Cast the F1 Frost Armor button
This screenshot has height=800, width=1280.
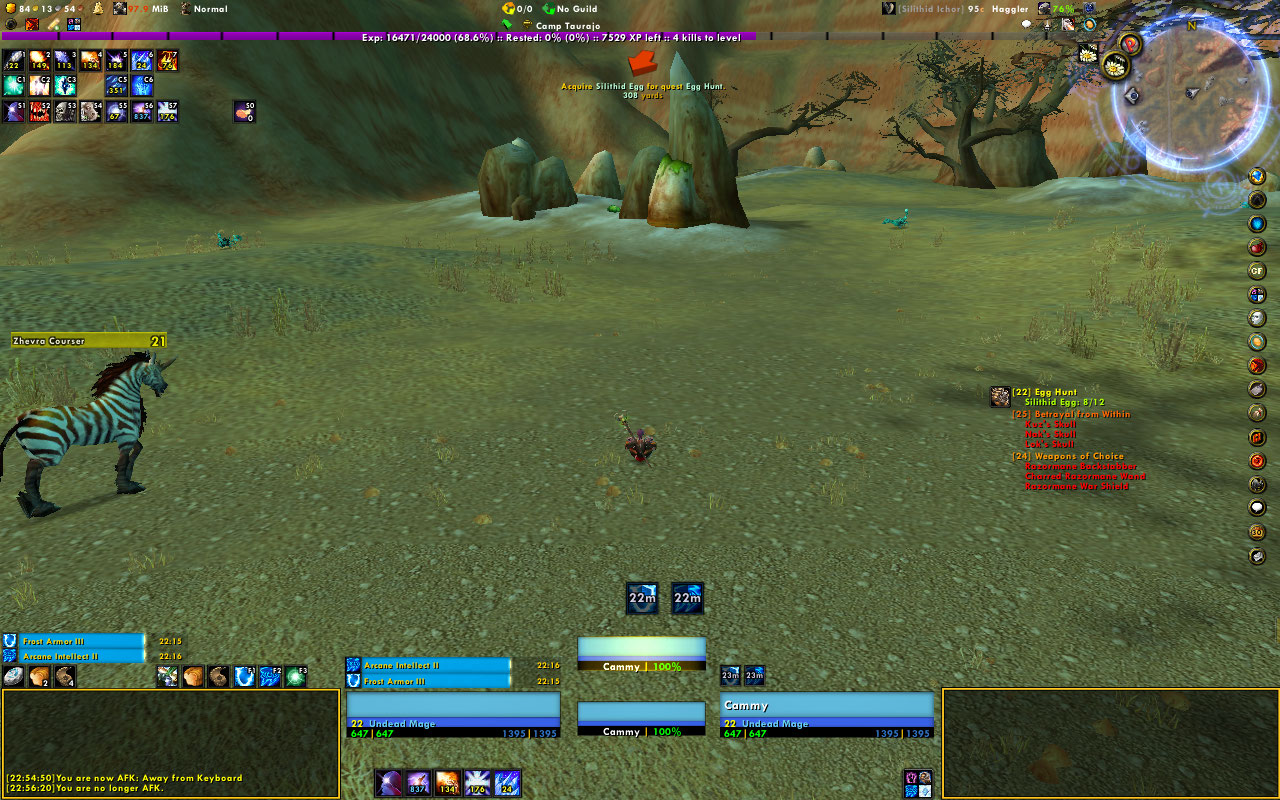[244, 677]
